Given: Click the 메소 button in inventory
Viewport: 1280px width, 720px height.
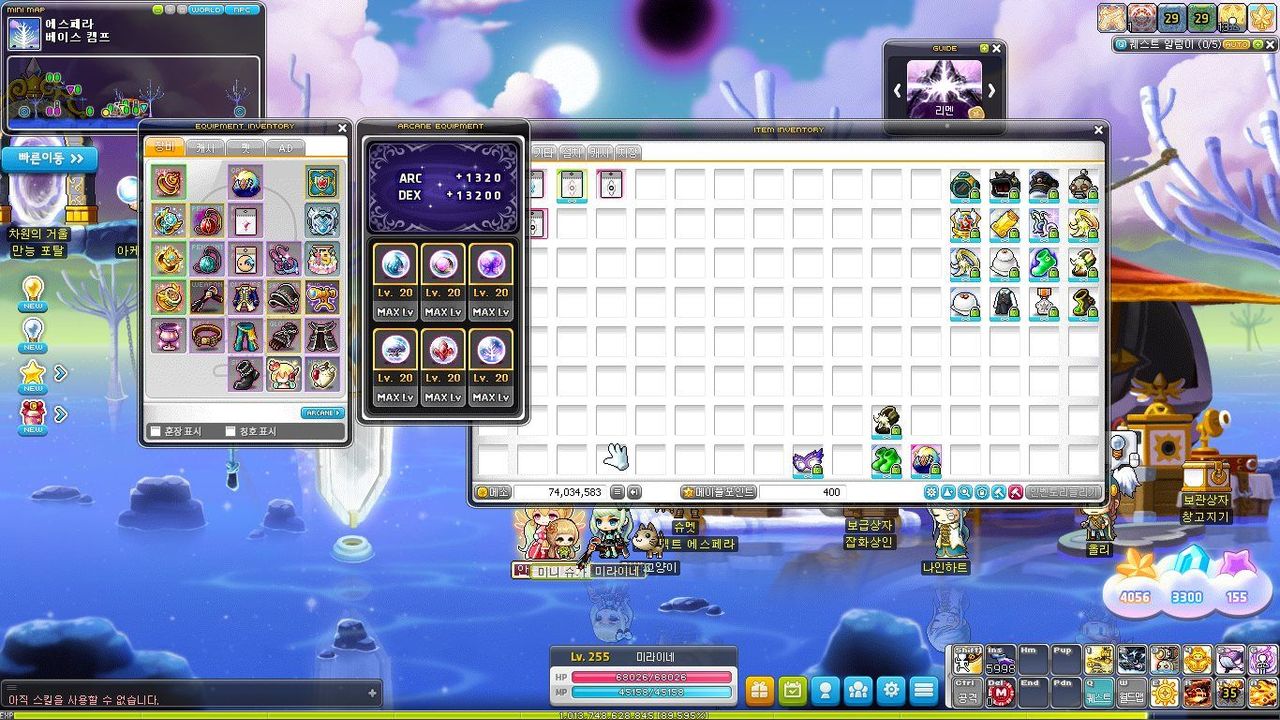Looking at the screenshot, I should (x=493, y=492).
